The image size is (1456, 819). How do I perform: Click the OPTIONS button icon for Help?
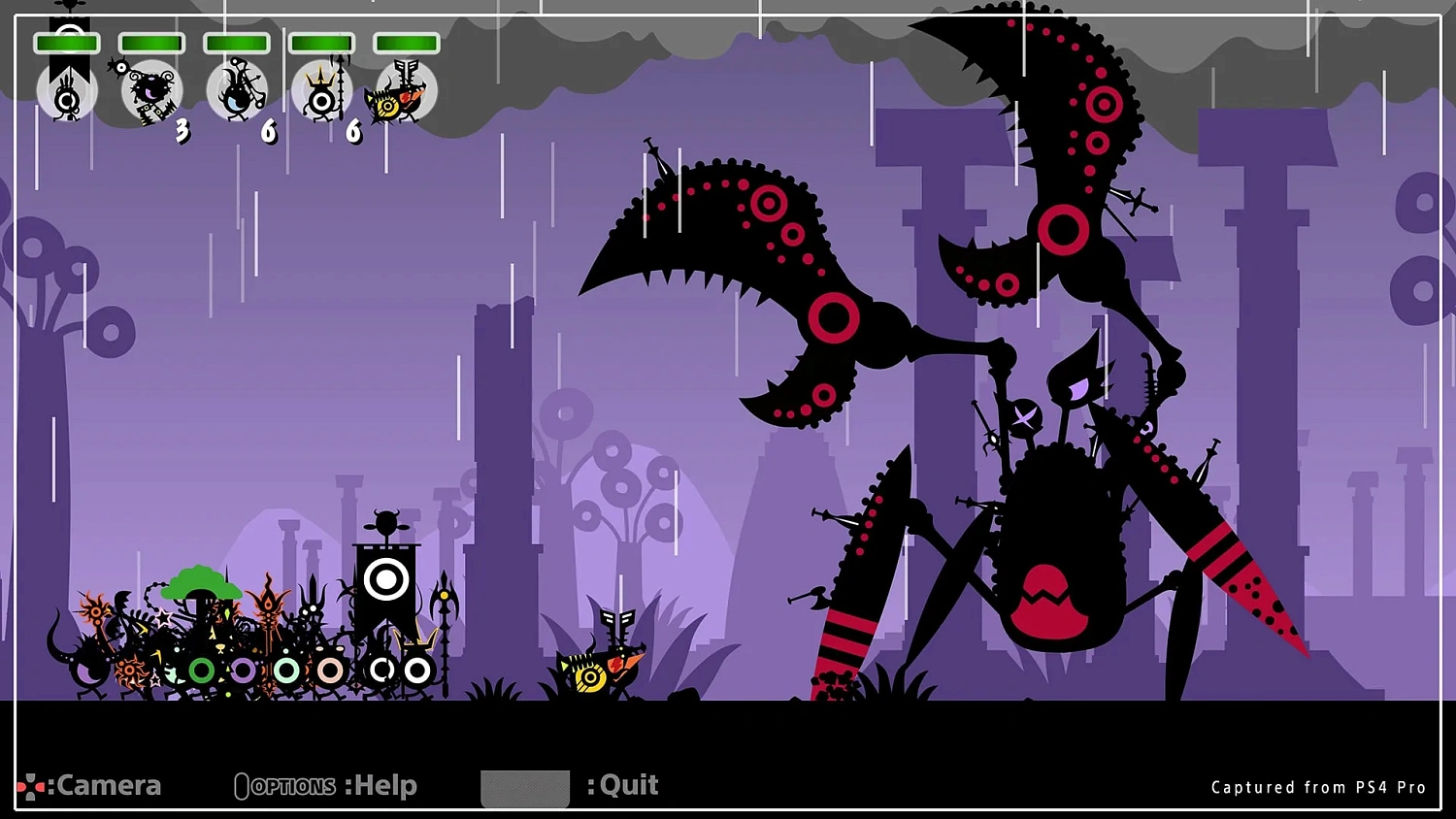[x=241, y=784]
